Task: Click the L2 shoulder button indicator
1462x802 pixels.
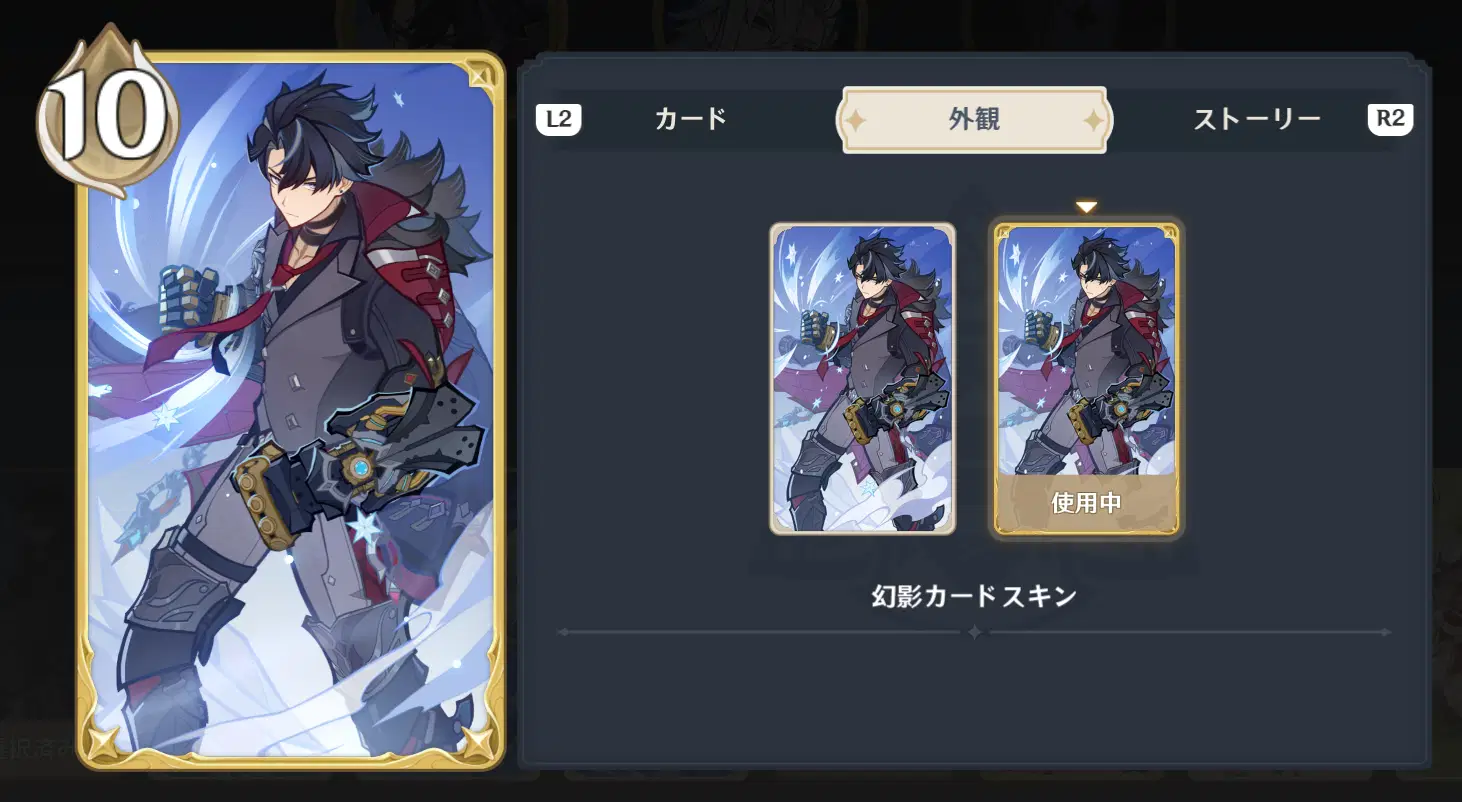Action: [x=559, y=118]
